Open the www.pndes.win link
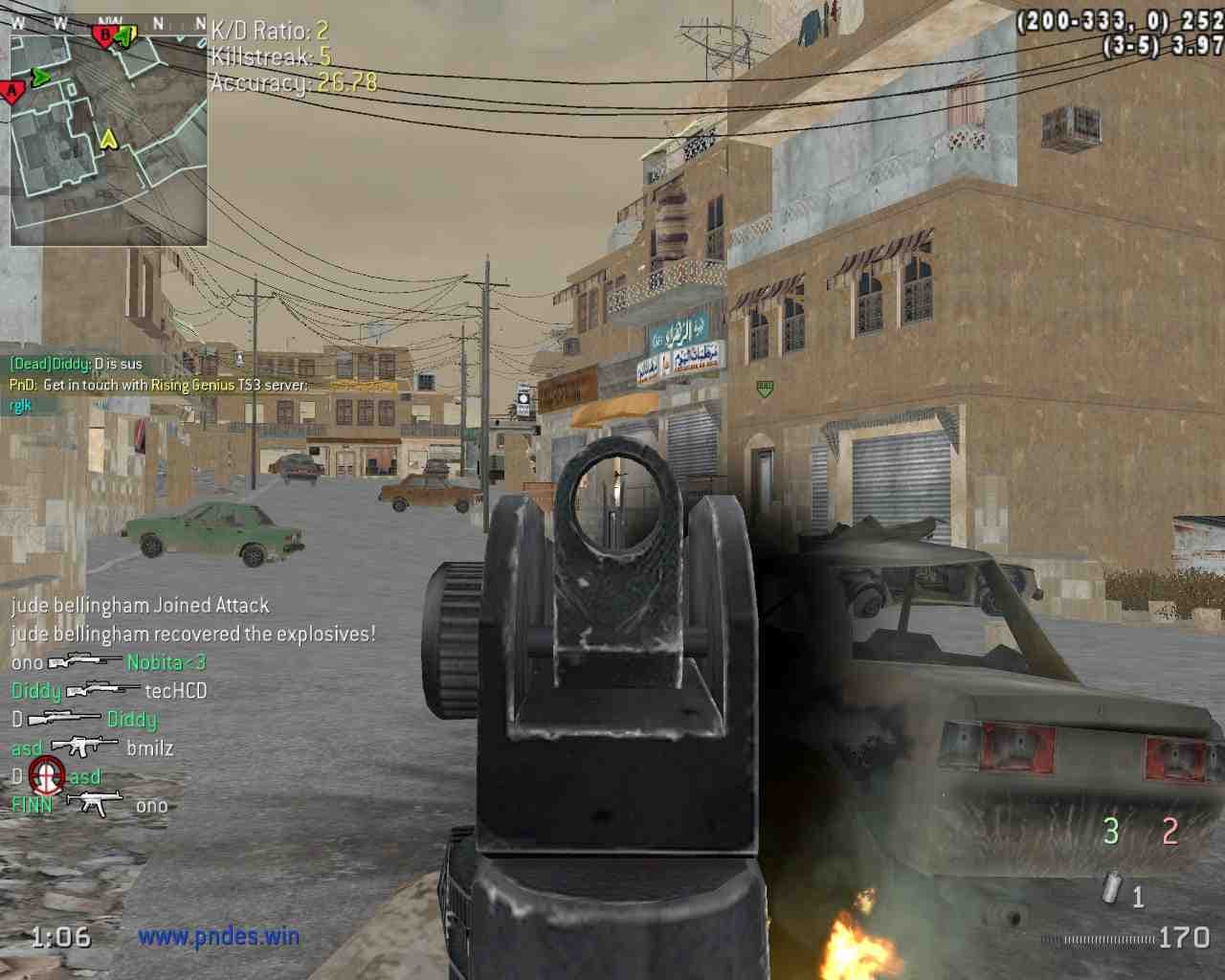 [218, 937]
